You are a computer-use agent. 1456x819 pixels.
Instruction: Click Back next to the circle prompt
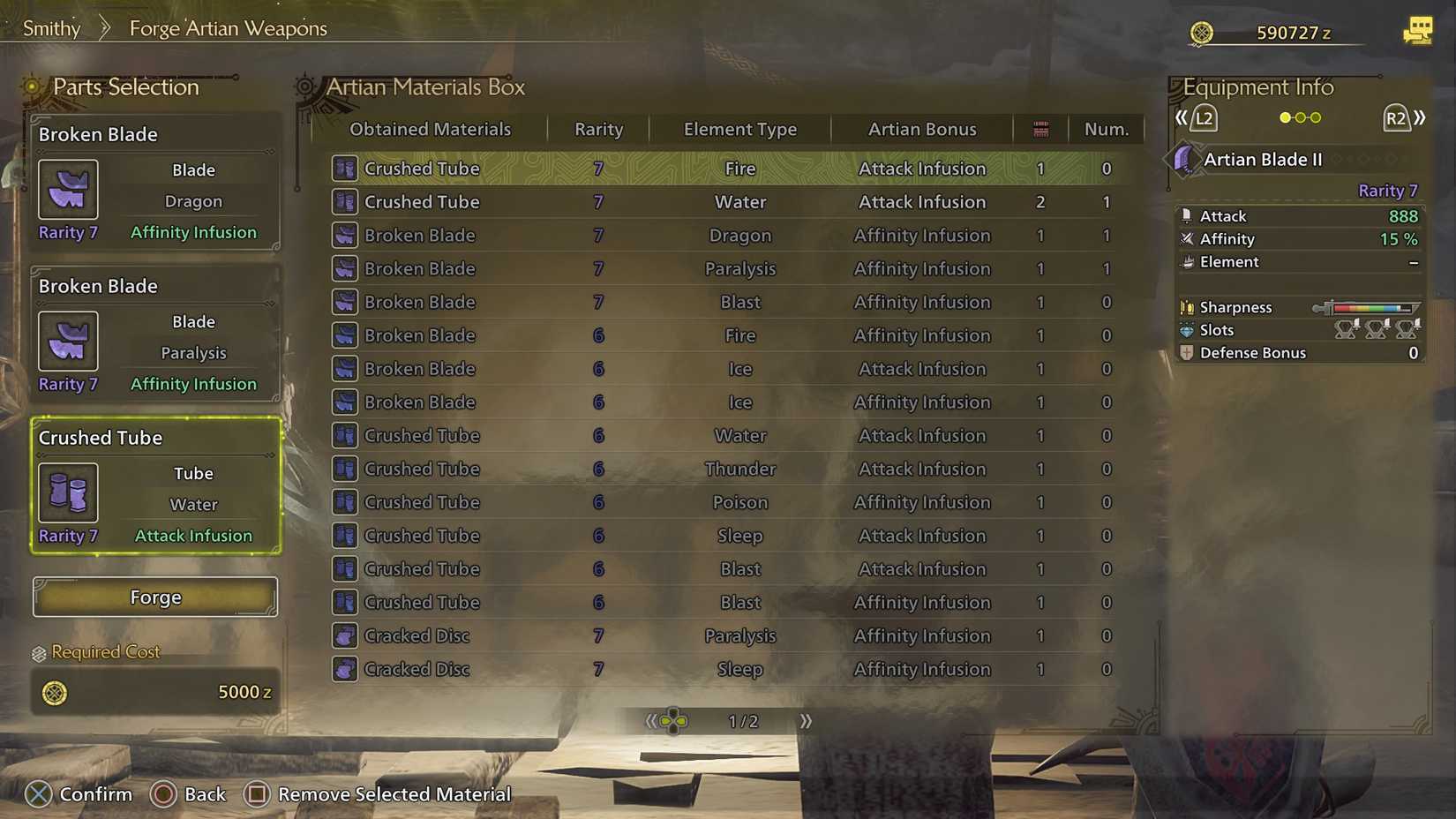(203, 793)
